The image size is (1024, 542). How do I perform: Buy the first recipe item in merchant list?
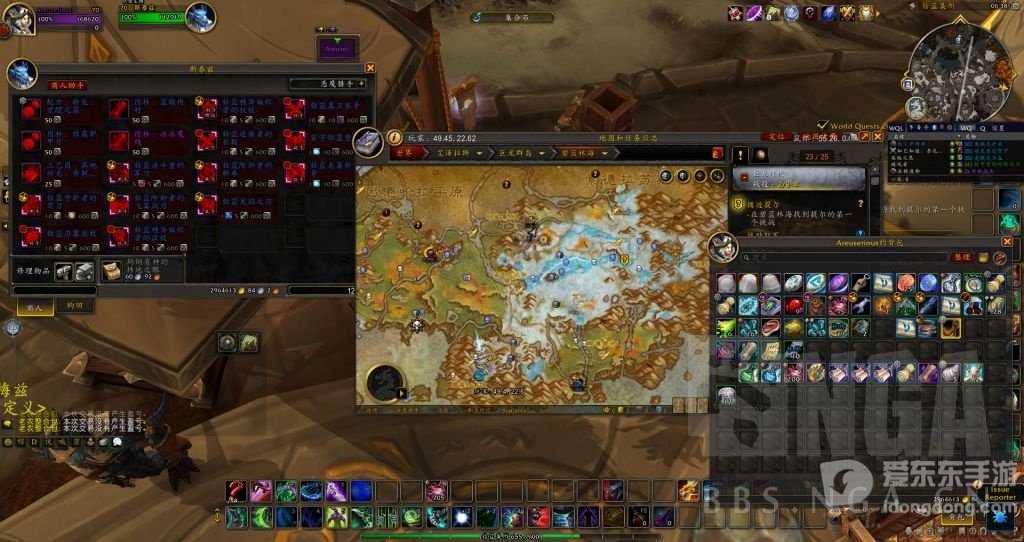[31, 109]
